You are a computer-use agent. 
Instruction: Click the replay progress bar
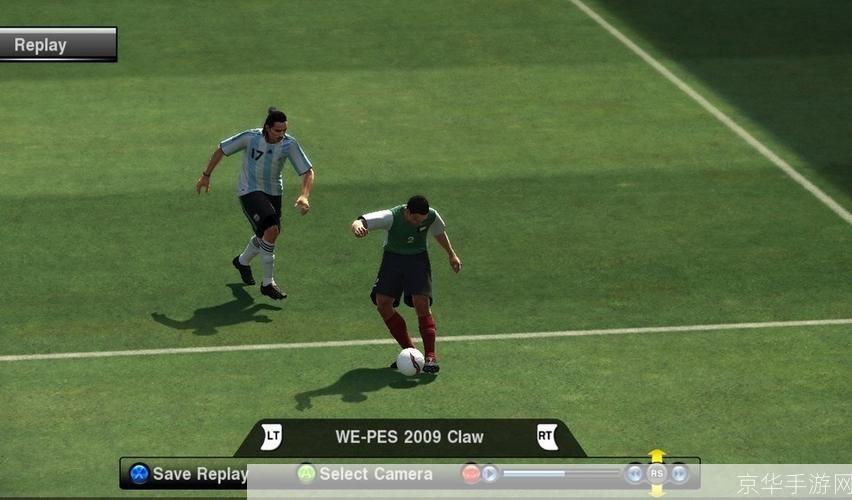(560, 473)
